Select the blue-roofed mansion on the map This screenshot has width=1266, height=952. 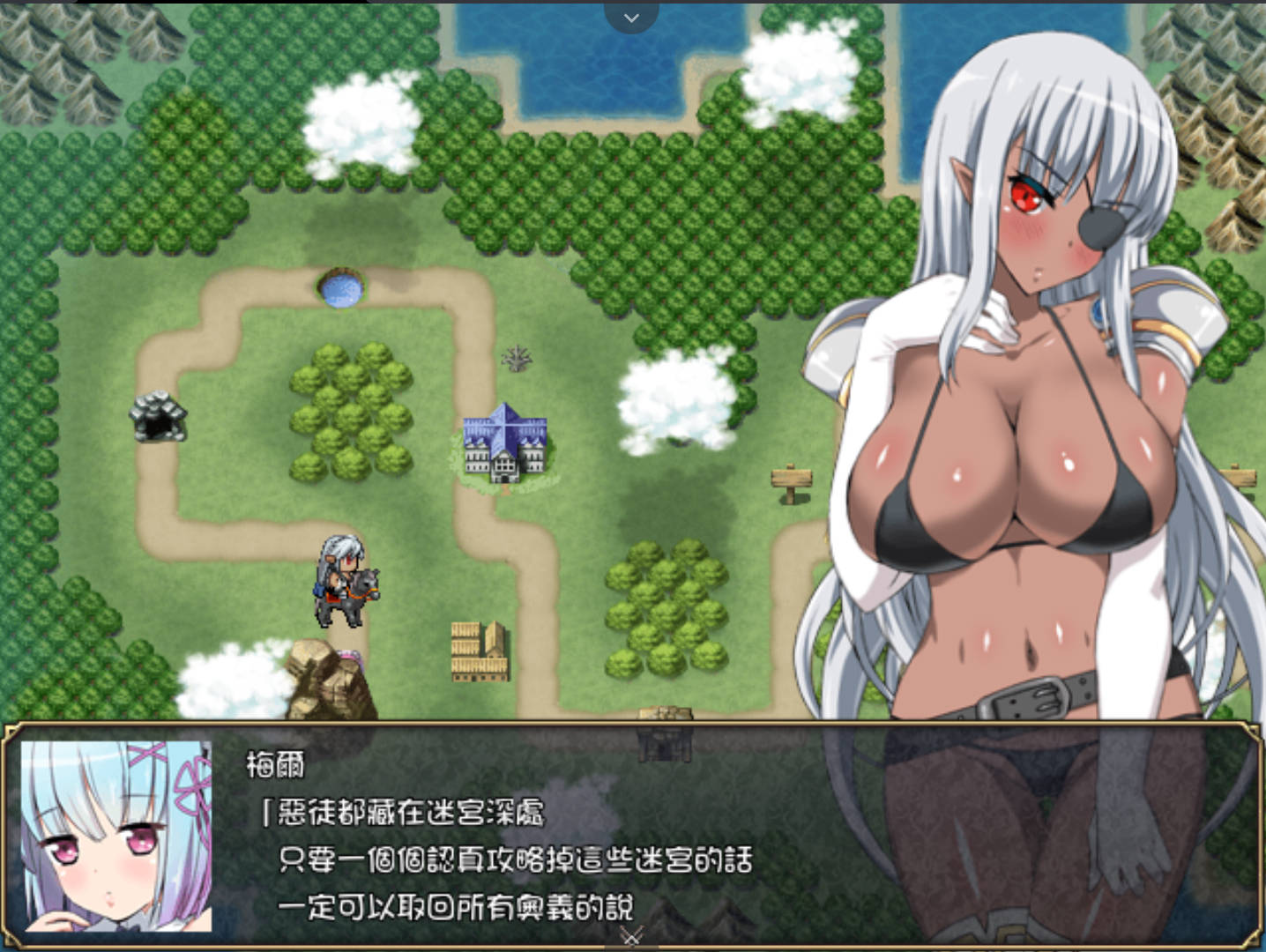click(x=507, y=441)
